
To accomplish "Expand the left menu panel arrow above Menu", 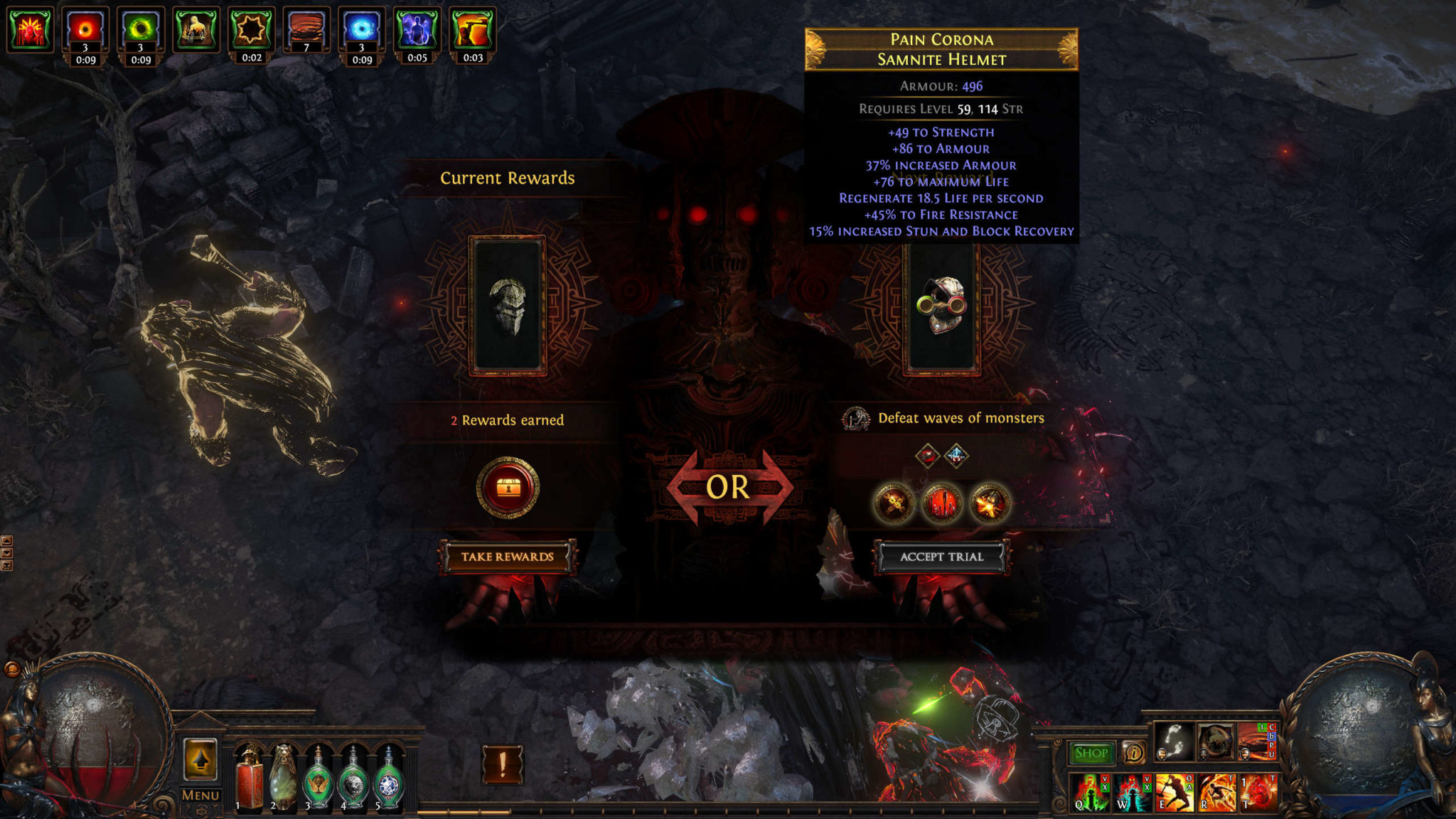I will point(200,761).
